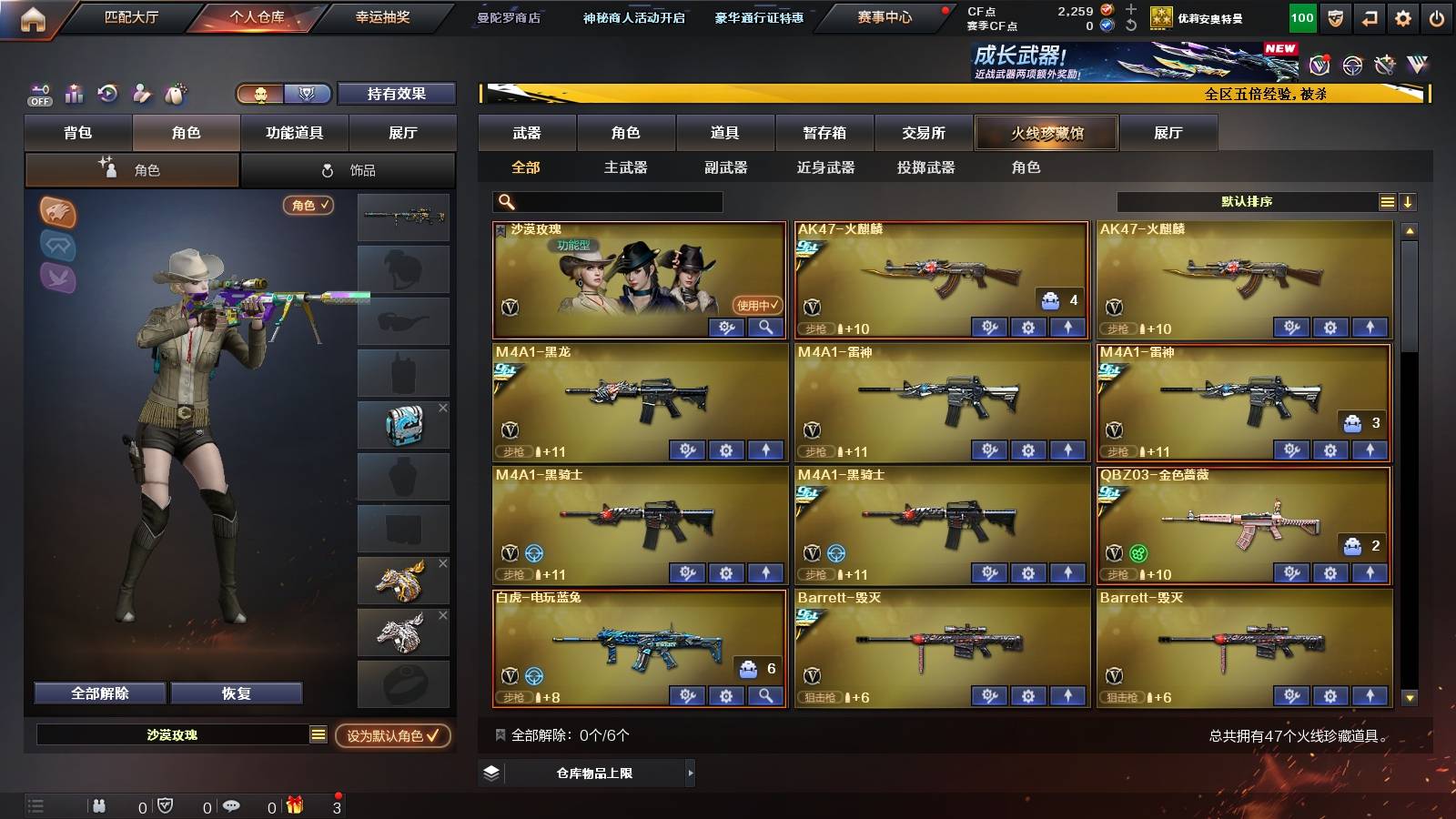Click the 全部解除 button
Viewport: 1456px width, 819px height.
[98, 693]
